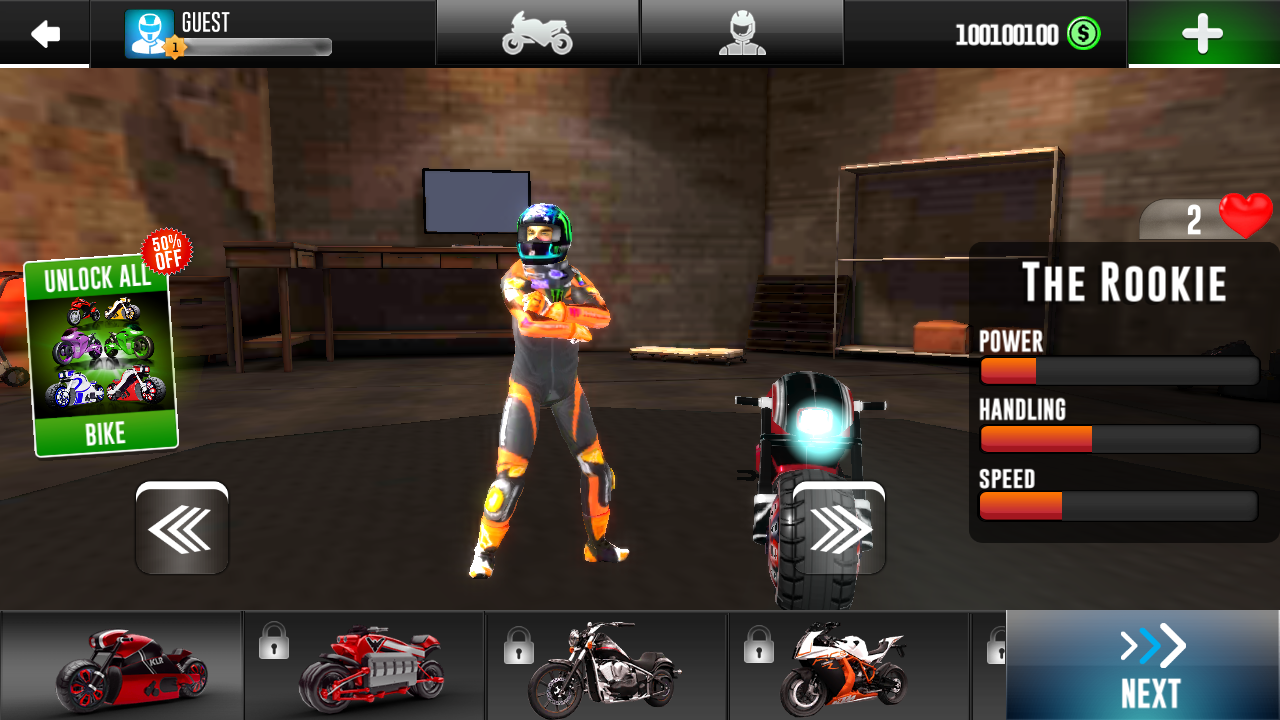The image size is (1280, 720).
Task: Pick the locked black chopper thumbnail
Action: pos(607,666)
